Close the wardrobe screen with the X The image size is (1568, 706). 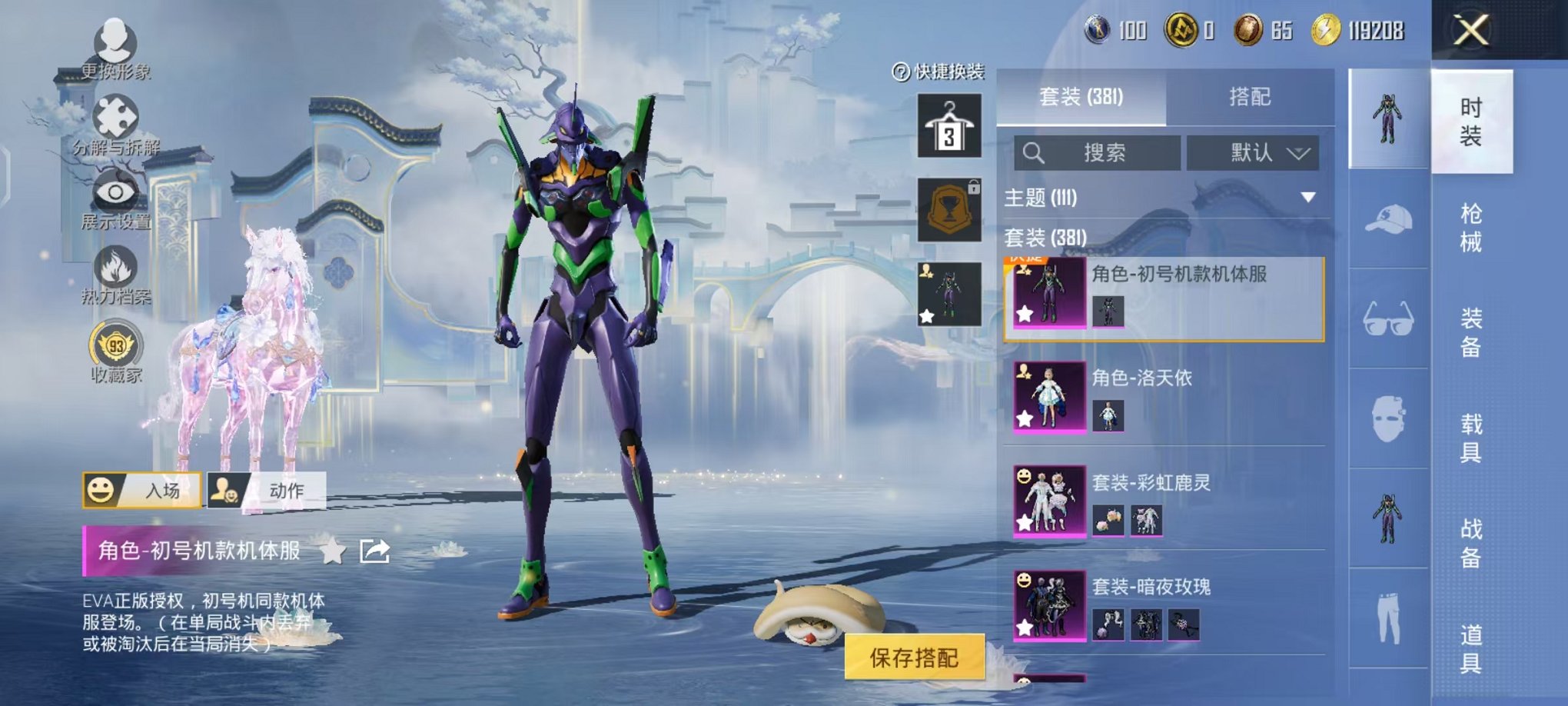(1470, 31)
